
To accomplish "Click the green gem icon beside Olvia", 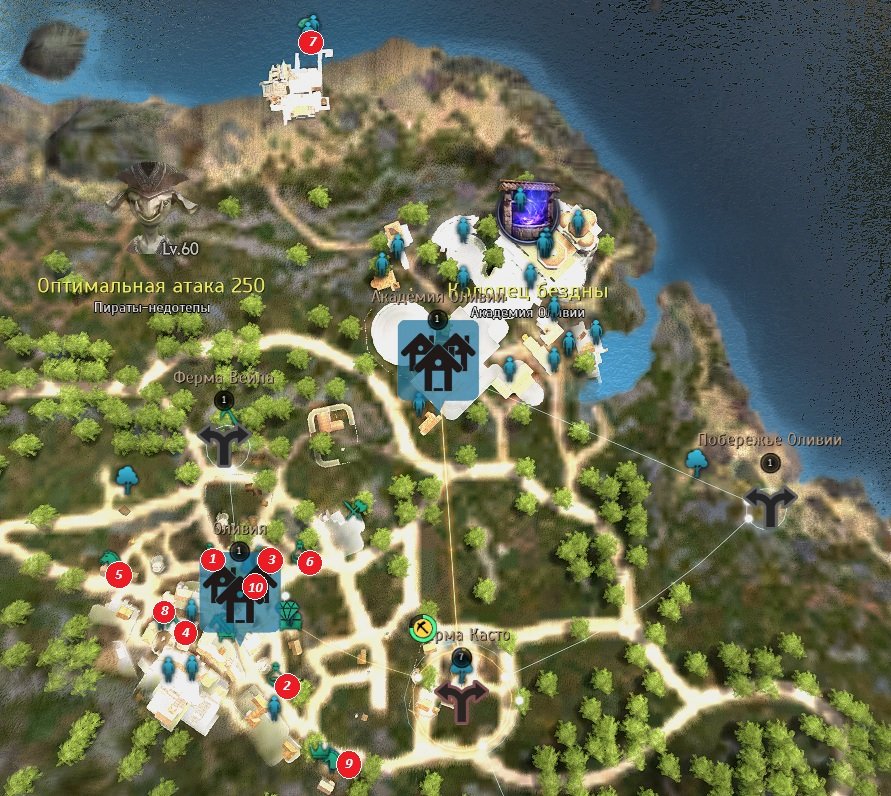I will coord(291,613).
